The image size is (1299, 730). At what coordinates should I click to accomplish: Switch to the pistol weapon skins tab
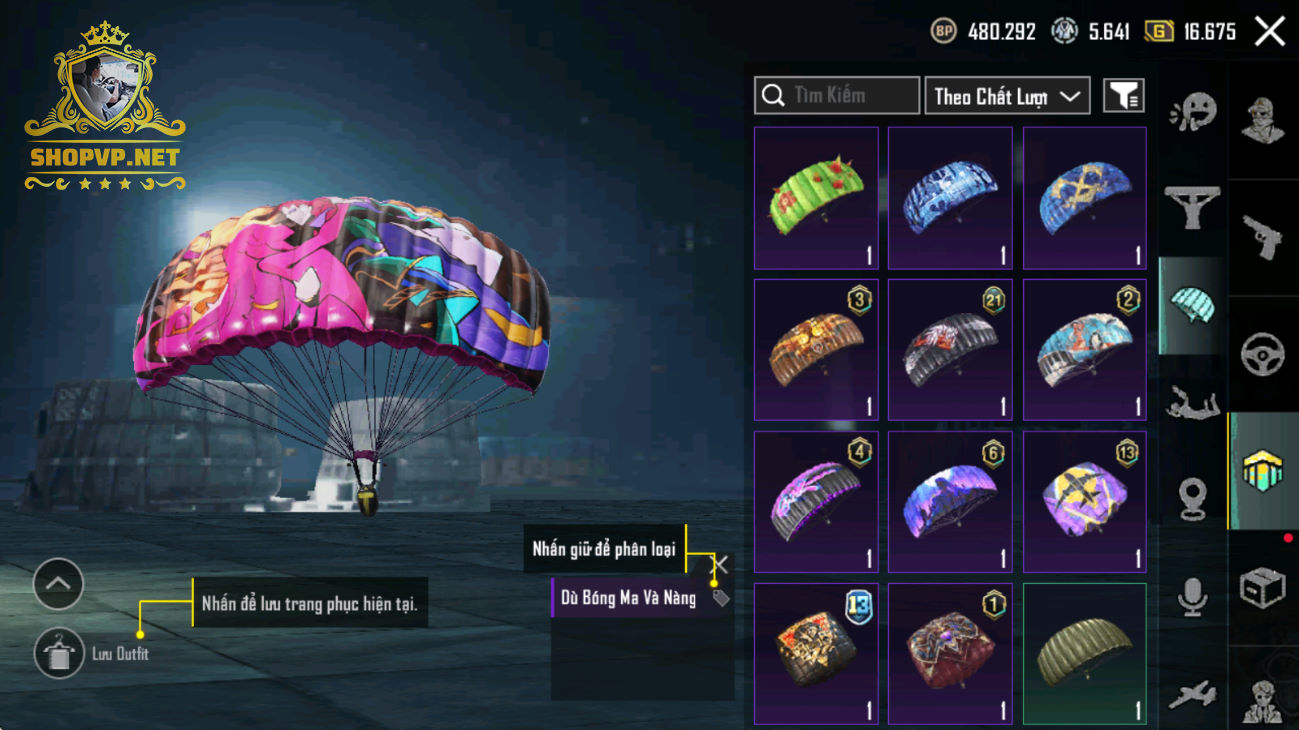(1262, 237)
